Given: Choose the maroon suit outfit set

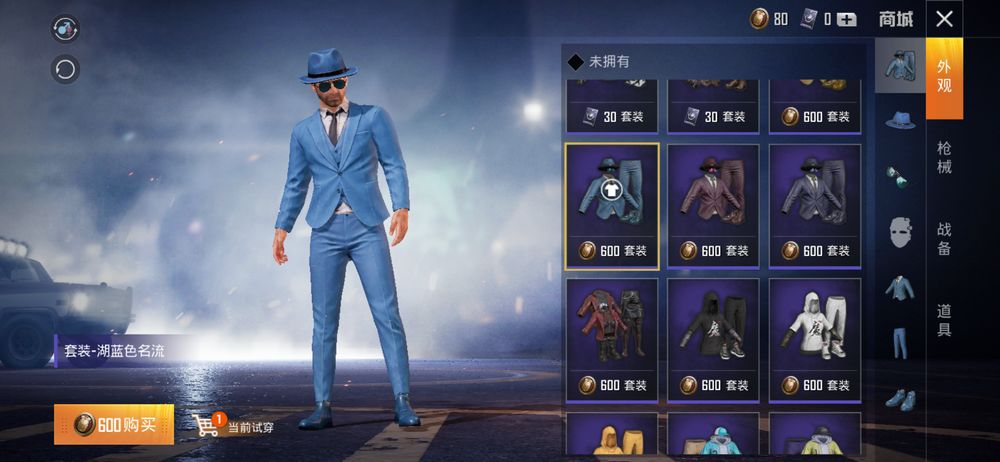Looking at the screenshot, I should pos(714,206).
